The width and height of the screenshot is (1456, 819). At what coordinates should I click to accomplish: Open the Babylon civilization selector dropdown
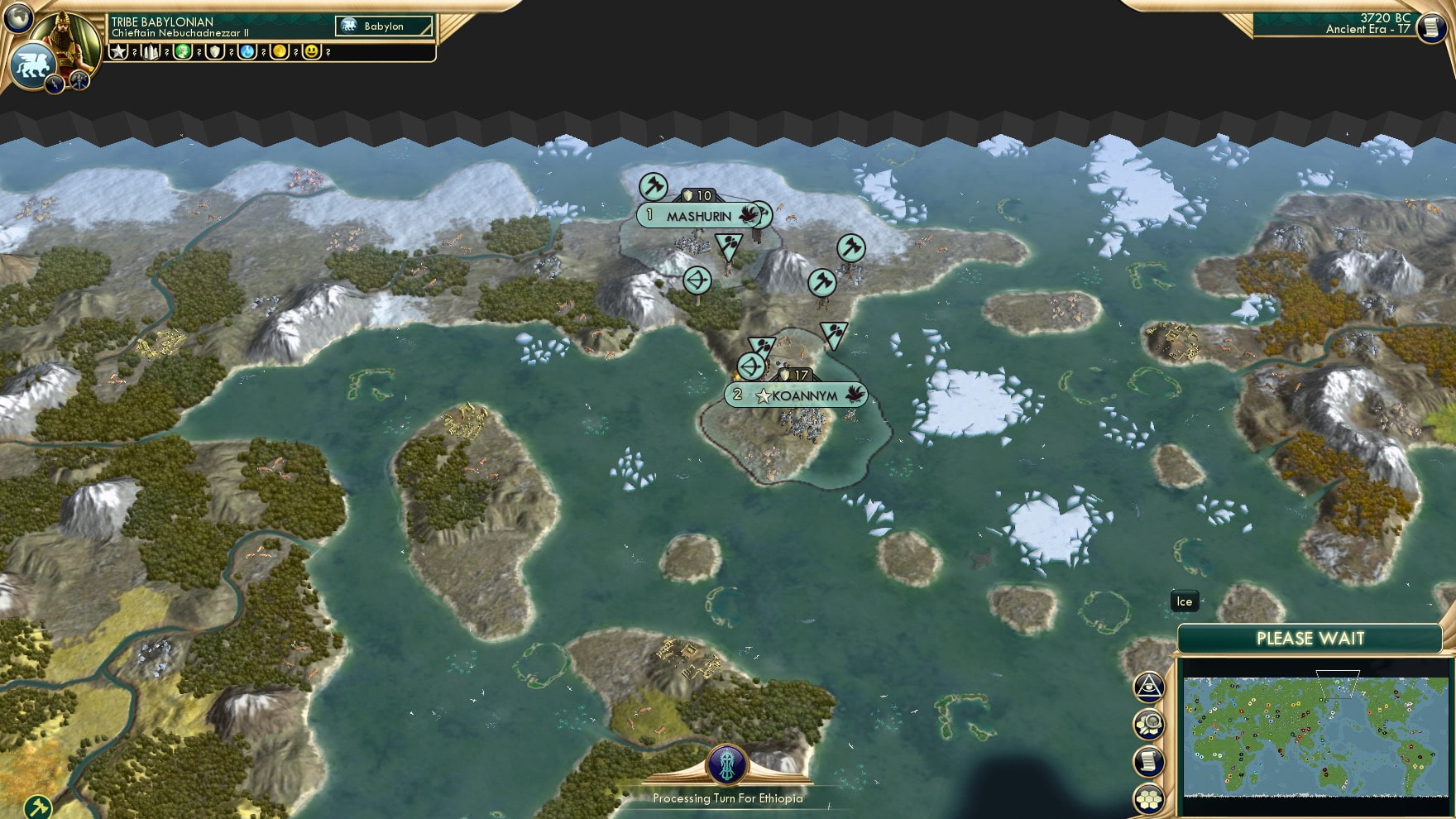[x=382, y=26]
